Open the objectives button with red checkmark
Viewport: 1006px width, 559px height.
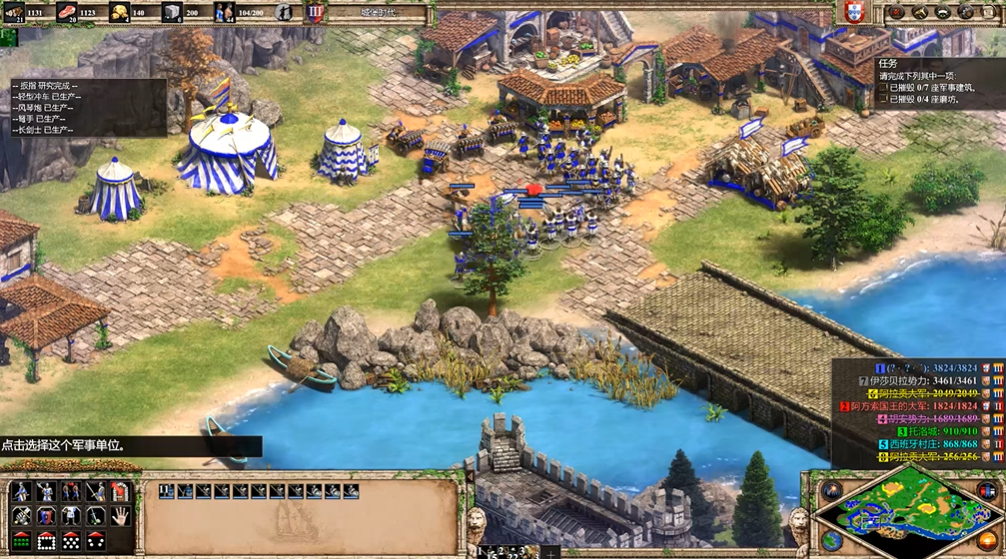896,13
